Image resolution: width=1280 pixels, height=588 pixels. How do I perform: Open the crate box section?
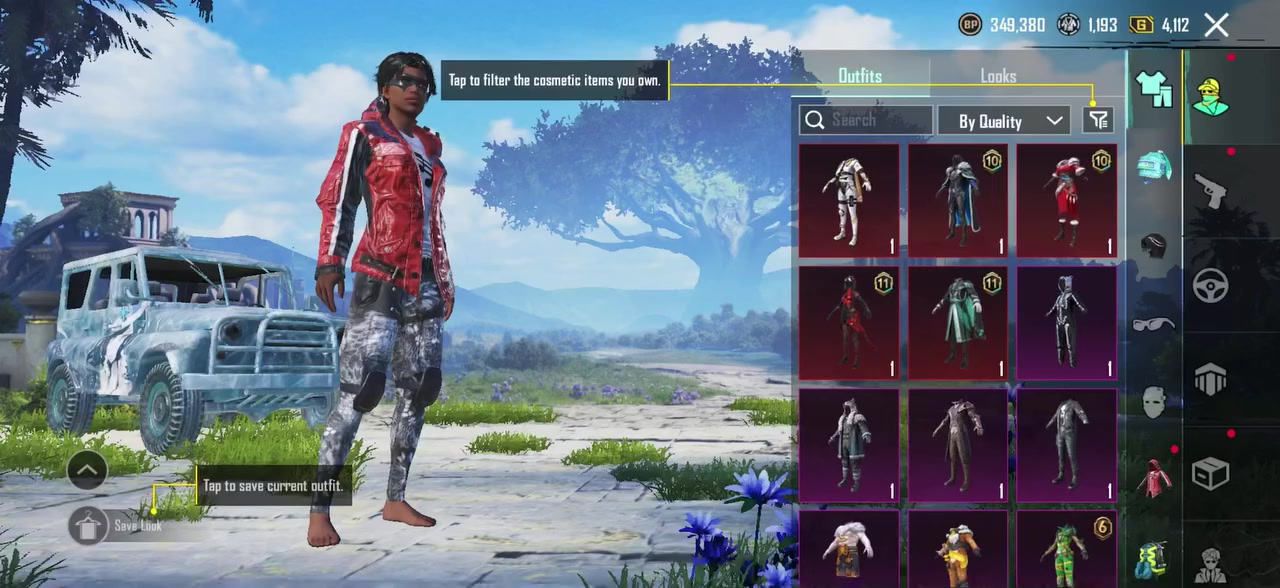pyautogui.click(x=1210, y=473)
